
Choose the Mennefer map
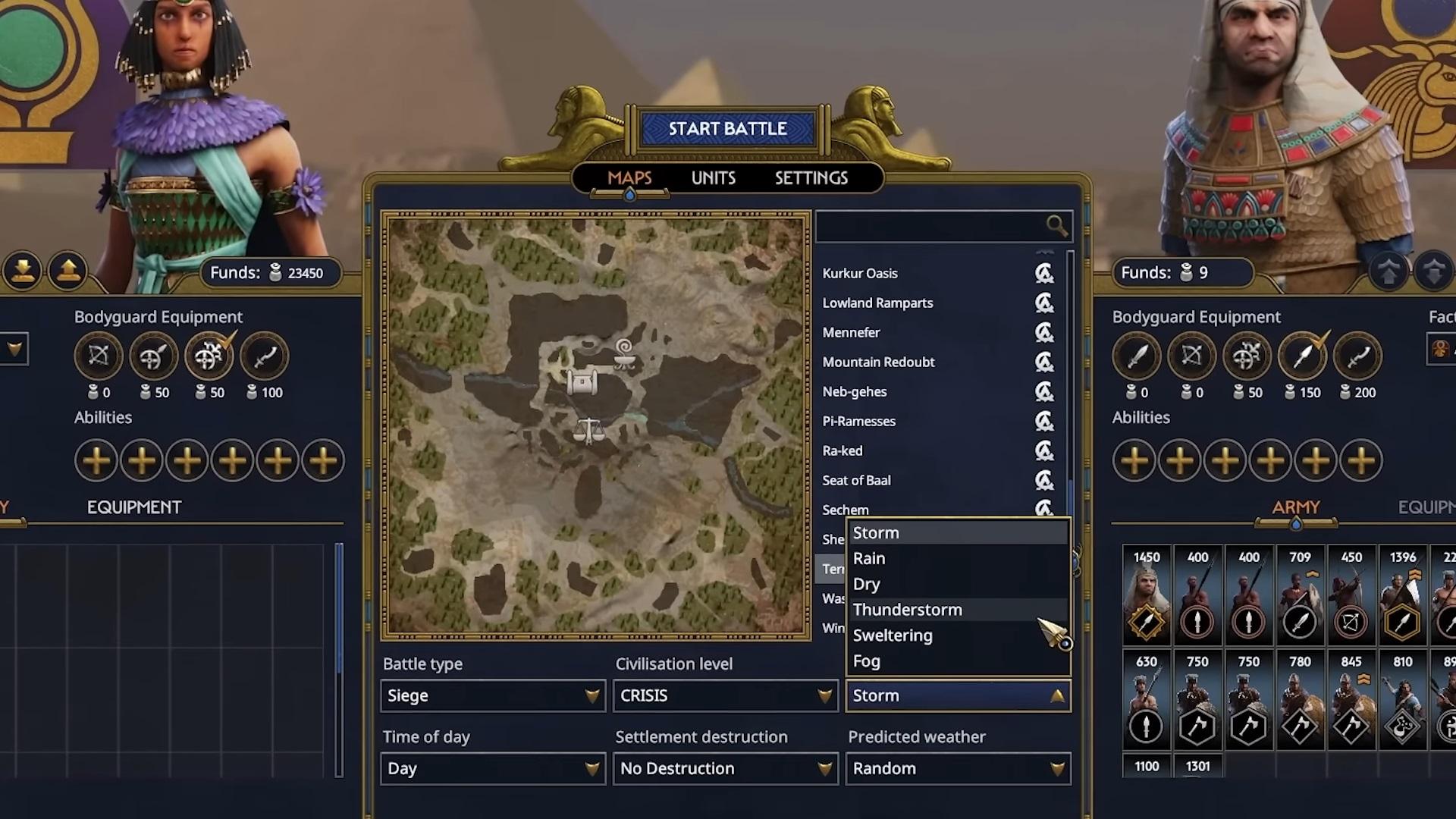pyautogui.click(x=851, y=333)
